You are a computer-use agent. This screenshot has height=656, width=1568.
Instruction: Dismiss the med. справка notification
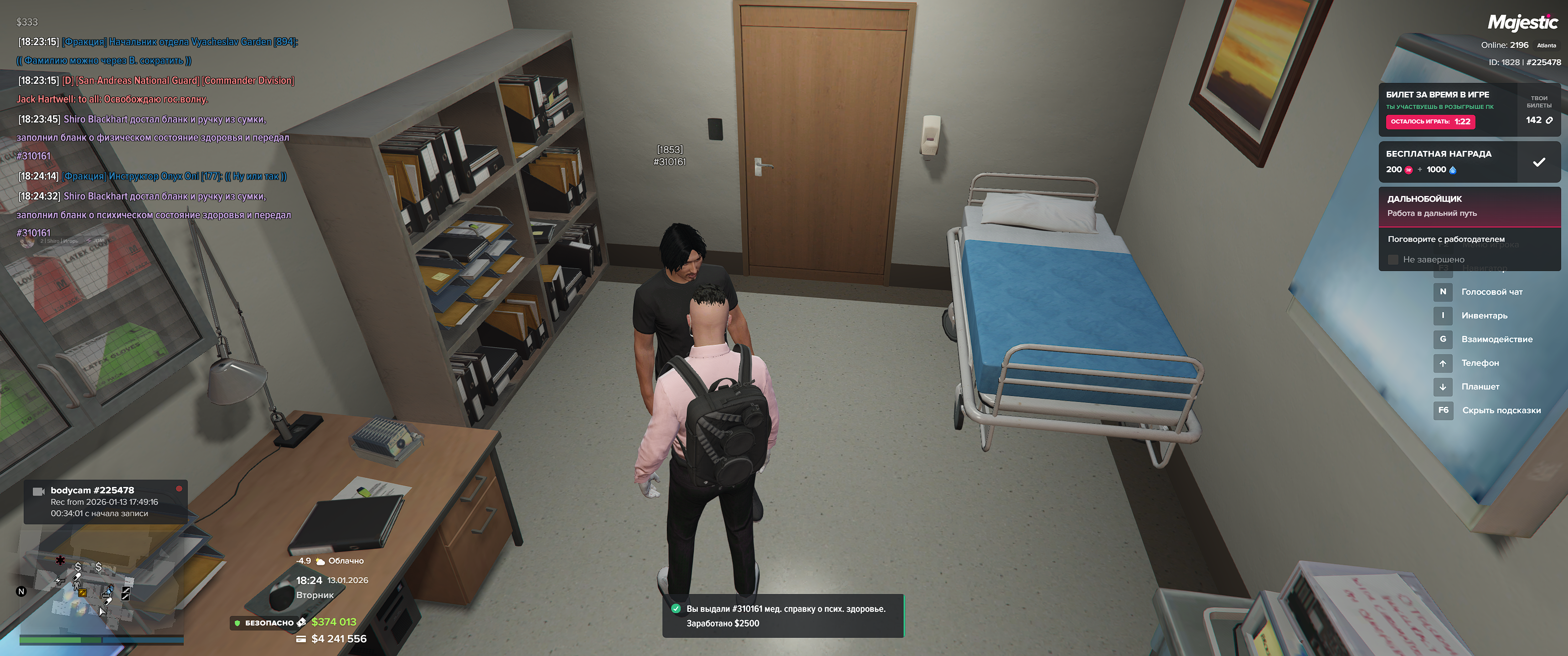[x=782, y=615]
